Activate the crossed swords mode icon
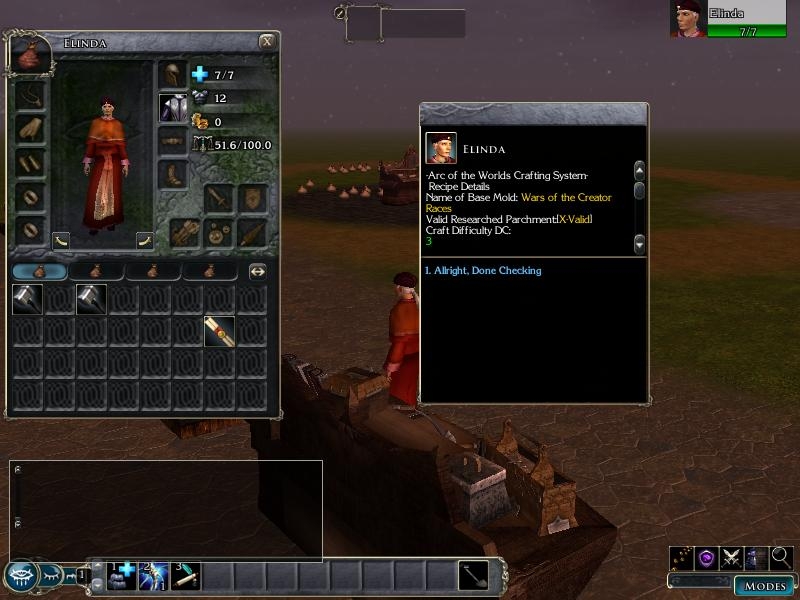This screenshot has height=600, width=800. [733, 558]
